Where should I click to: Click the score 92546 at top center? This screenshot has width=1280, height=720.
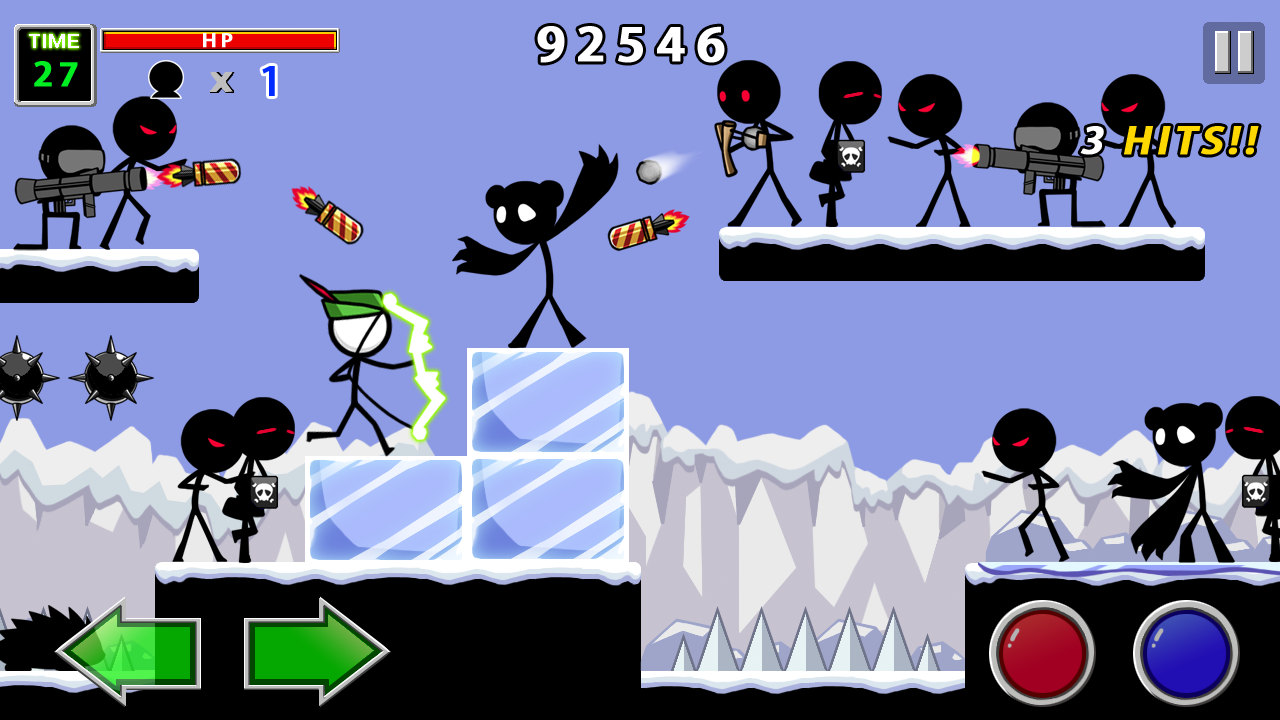[630, 45]
